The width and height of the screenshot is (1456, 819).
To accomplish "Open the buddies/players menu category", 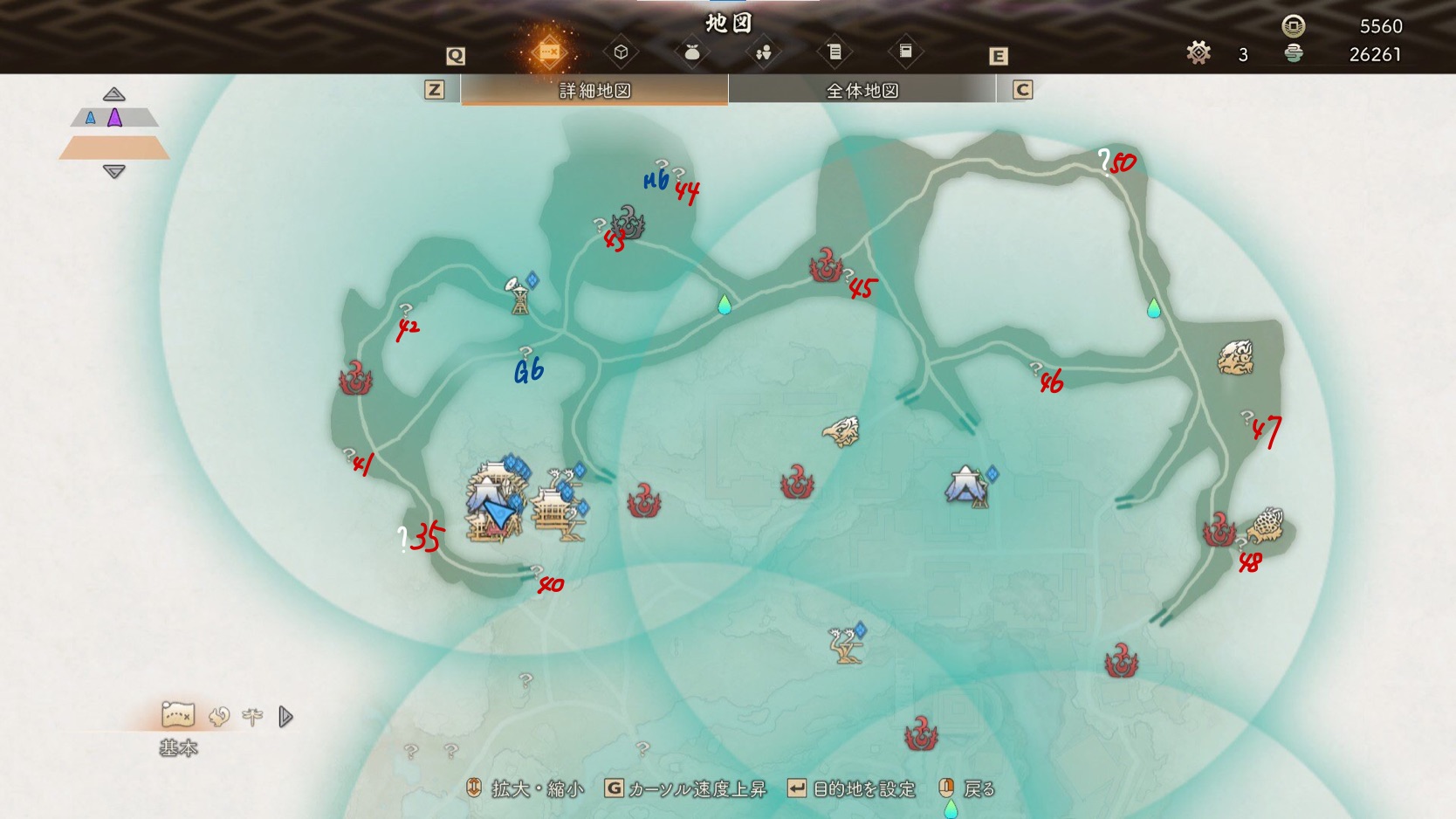I will [x=764, y=52].
